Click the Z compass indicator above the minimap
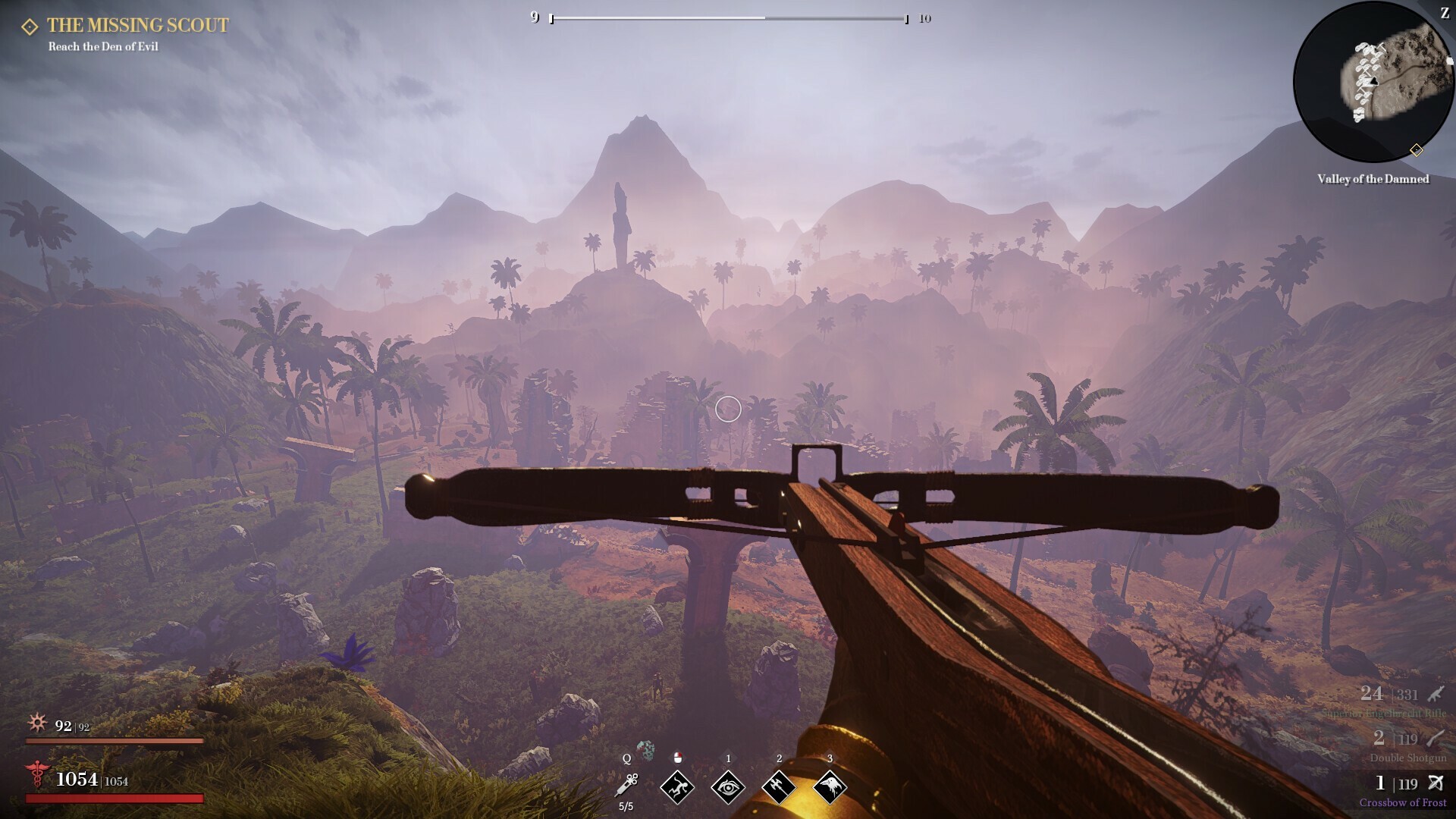Screen dimensions: 1456x819 1445,13
